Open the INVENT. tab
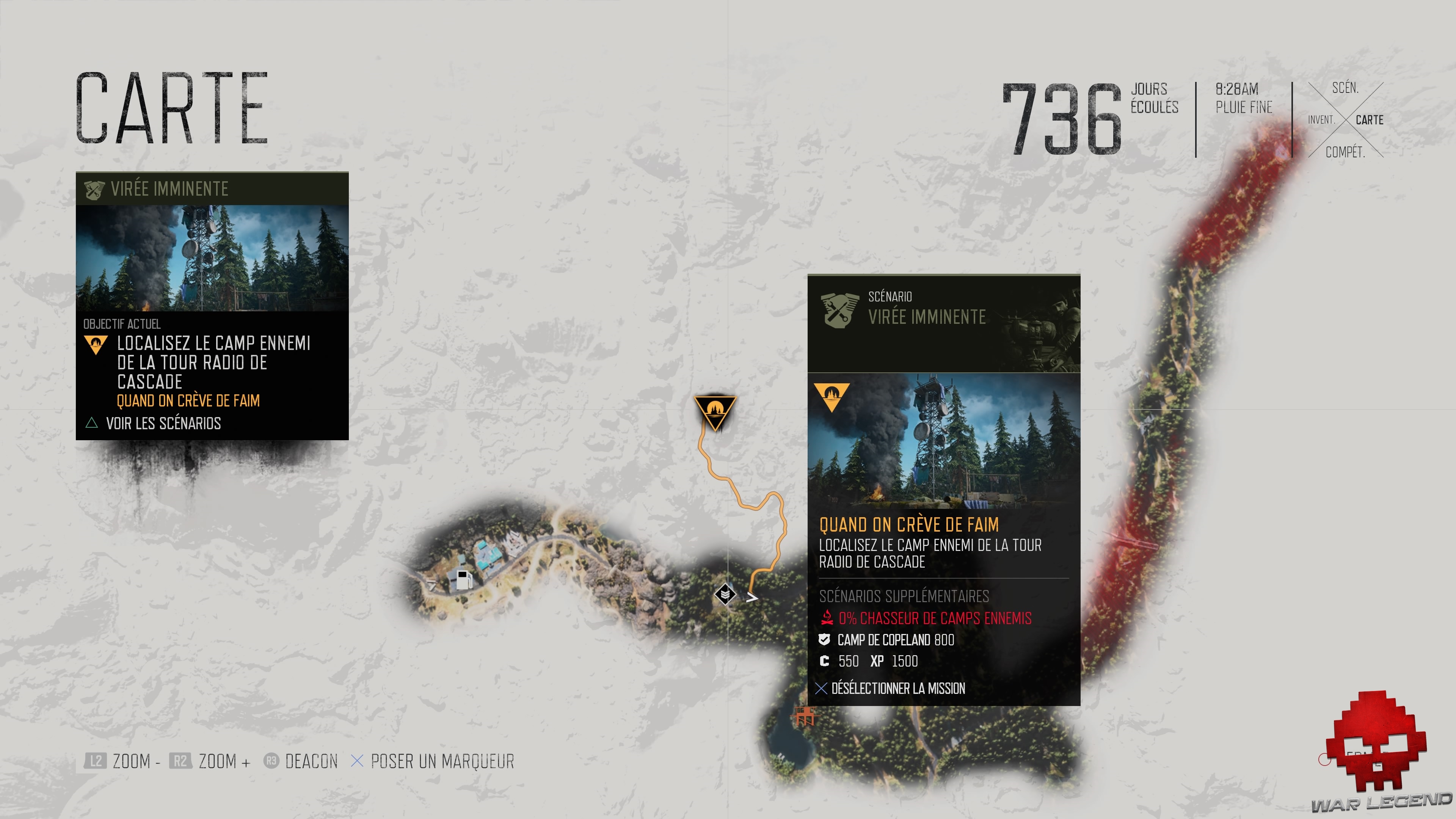 (x=1323, y=120)
